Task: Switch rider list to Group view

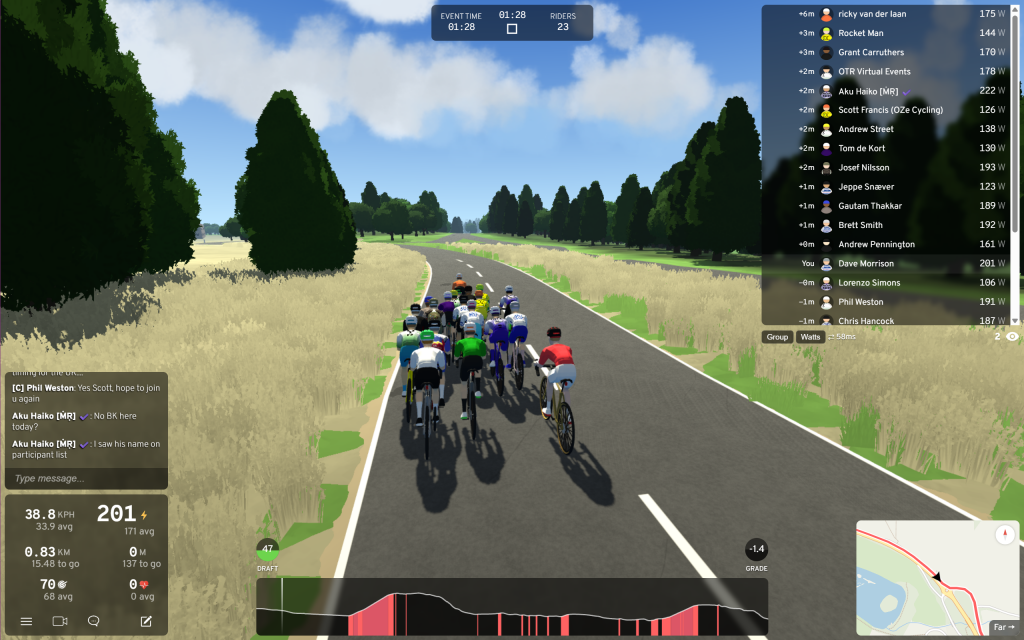Action: [777, 337]
